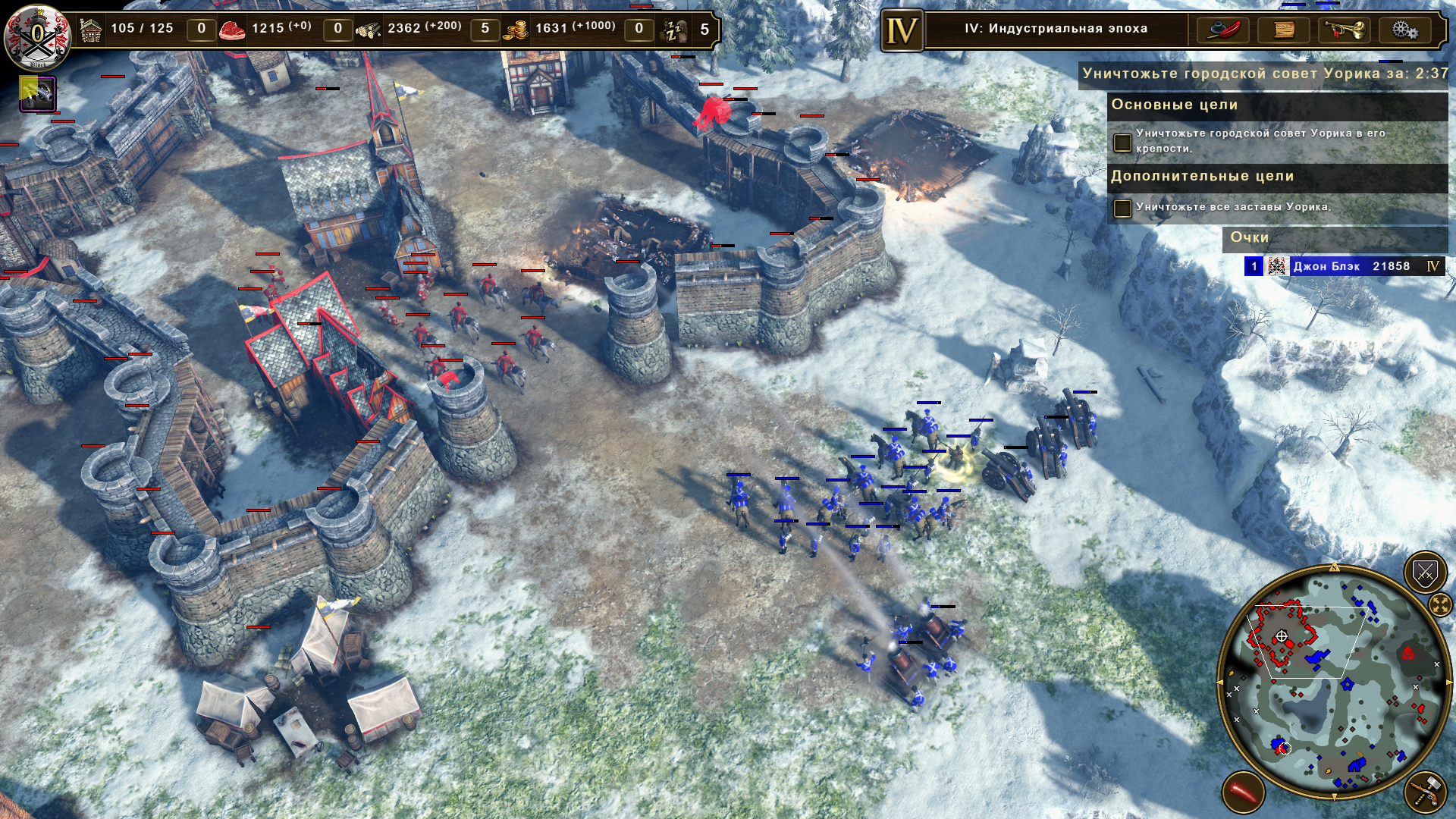Select wood gatherers via the log icon
This screenshot has height=819, width=1456.
coord(369,30)
